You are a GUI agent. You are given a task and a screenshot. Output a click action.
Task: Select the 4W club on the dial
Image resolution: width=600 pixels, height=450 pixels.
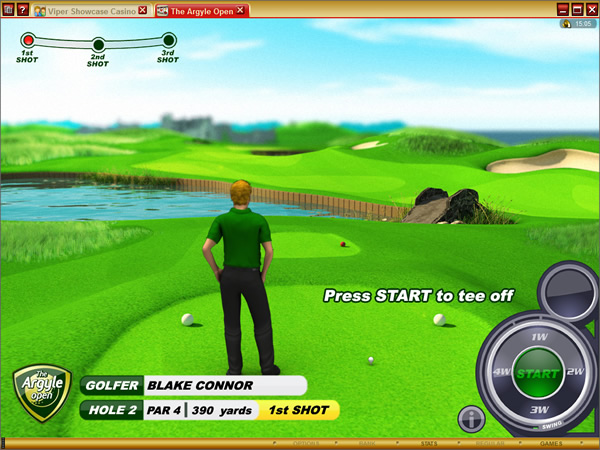point(502,373)
